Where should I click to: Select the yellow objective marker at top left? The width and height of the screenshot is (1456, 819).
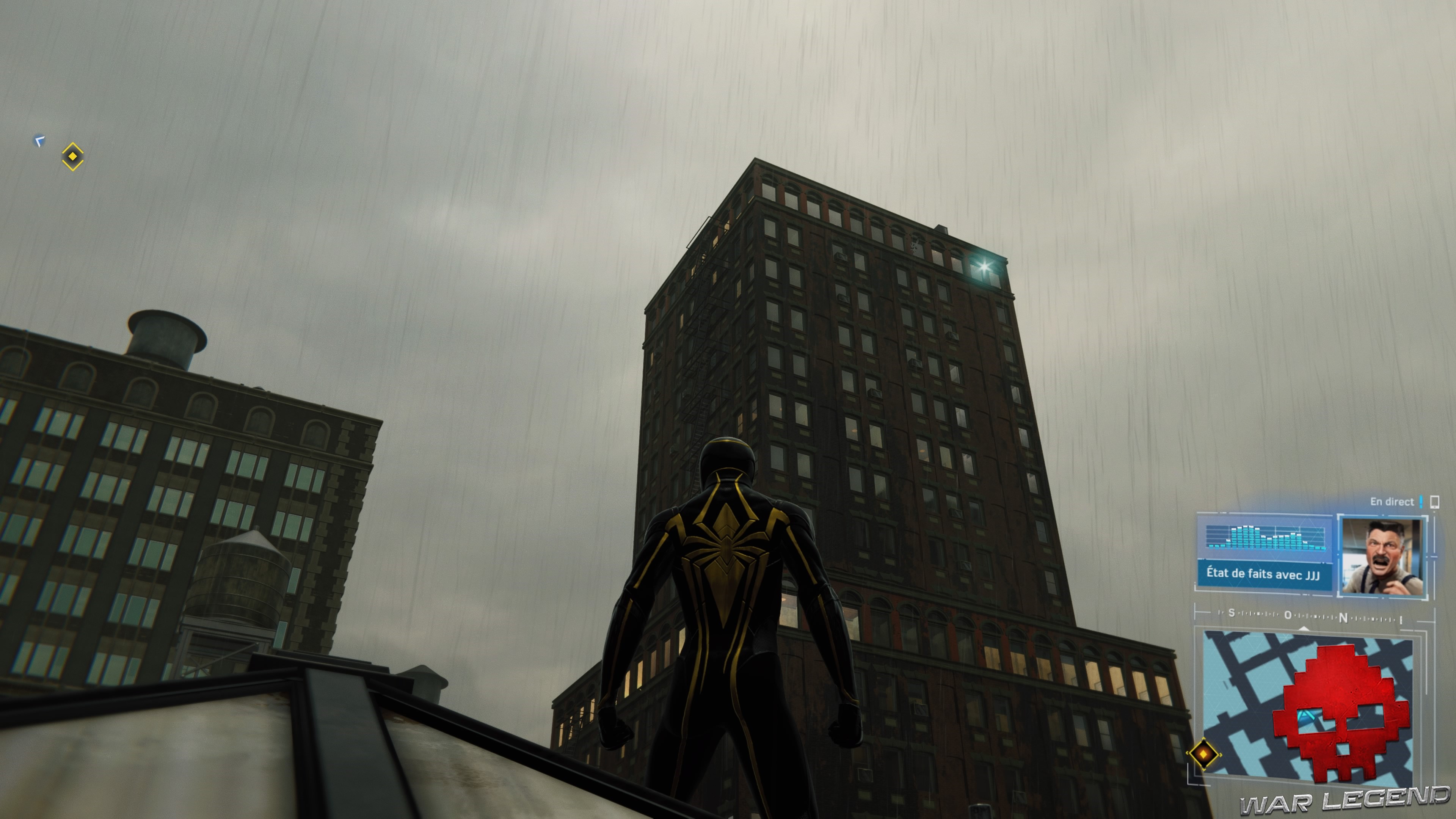(72, 157)
